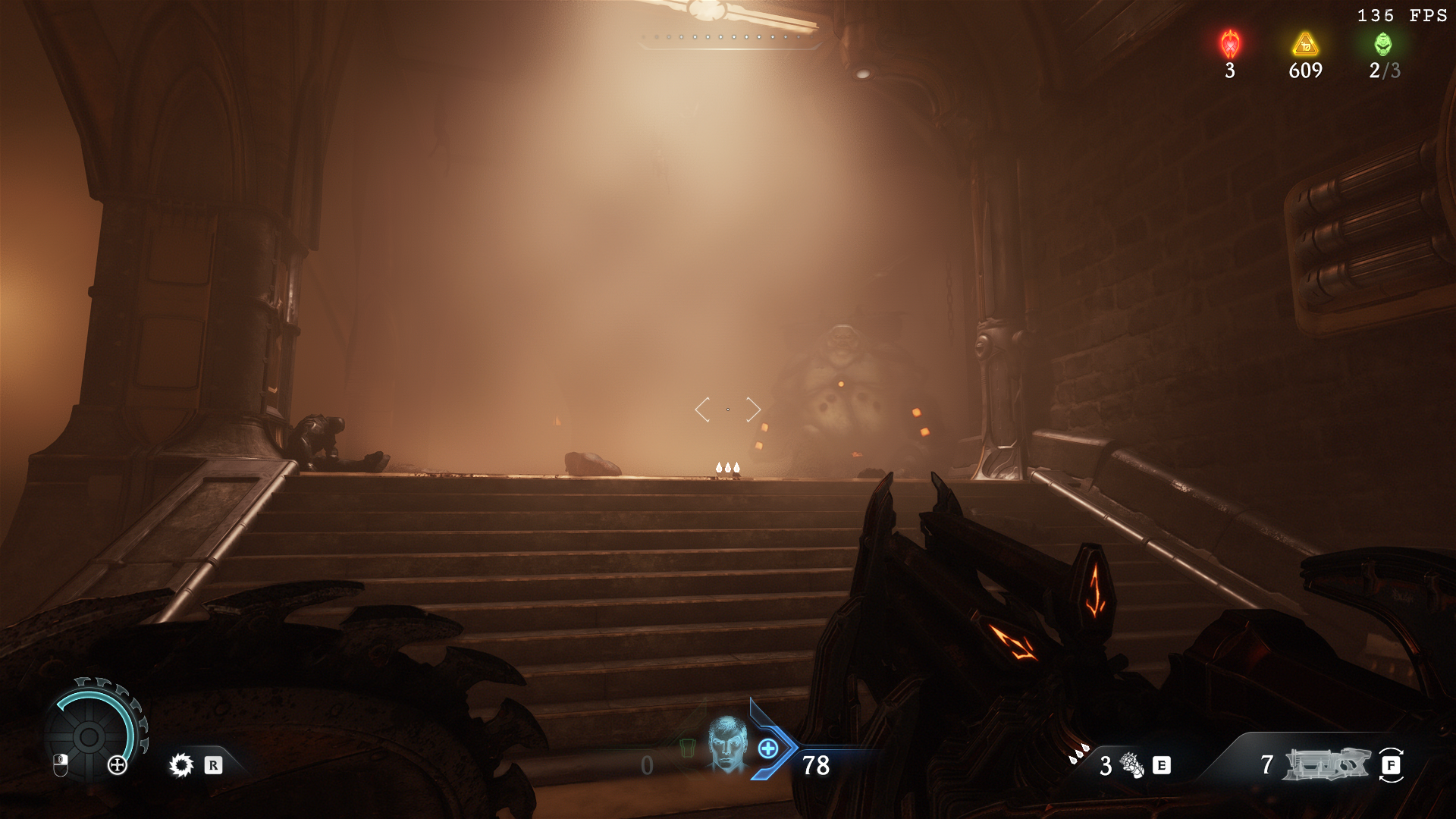
Task: Select the green demon head icon
Action: point(1383,44)
